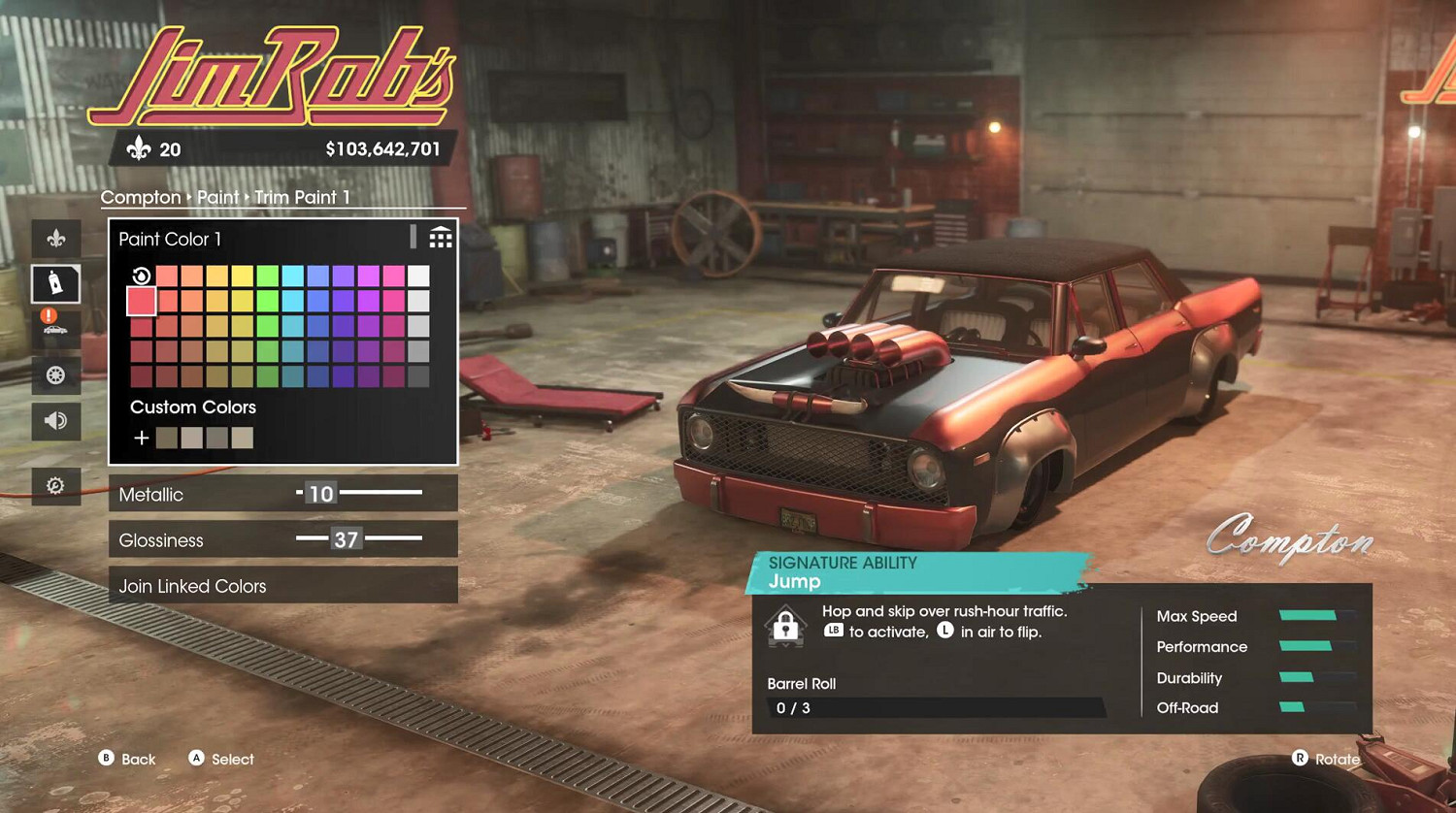Open the speaker audio tab
Viewport: 1456px width, 813px height.
[x=56, y=420]
